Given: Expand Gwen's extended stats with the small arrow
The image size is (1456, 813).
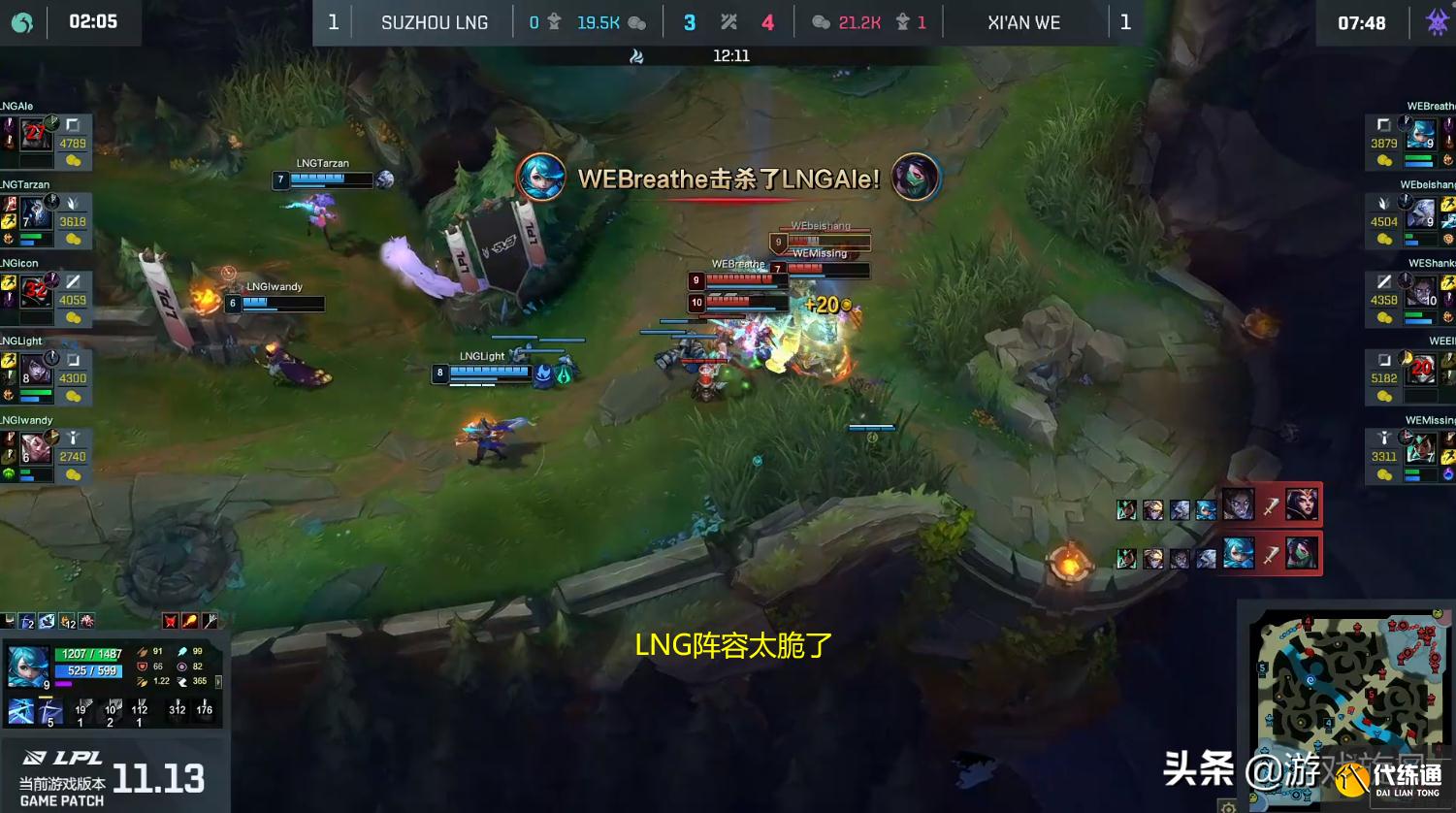Looking at the screenshot, I should click(x=219, y=682).
